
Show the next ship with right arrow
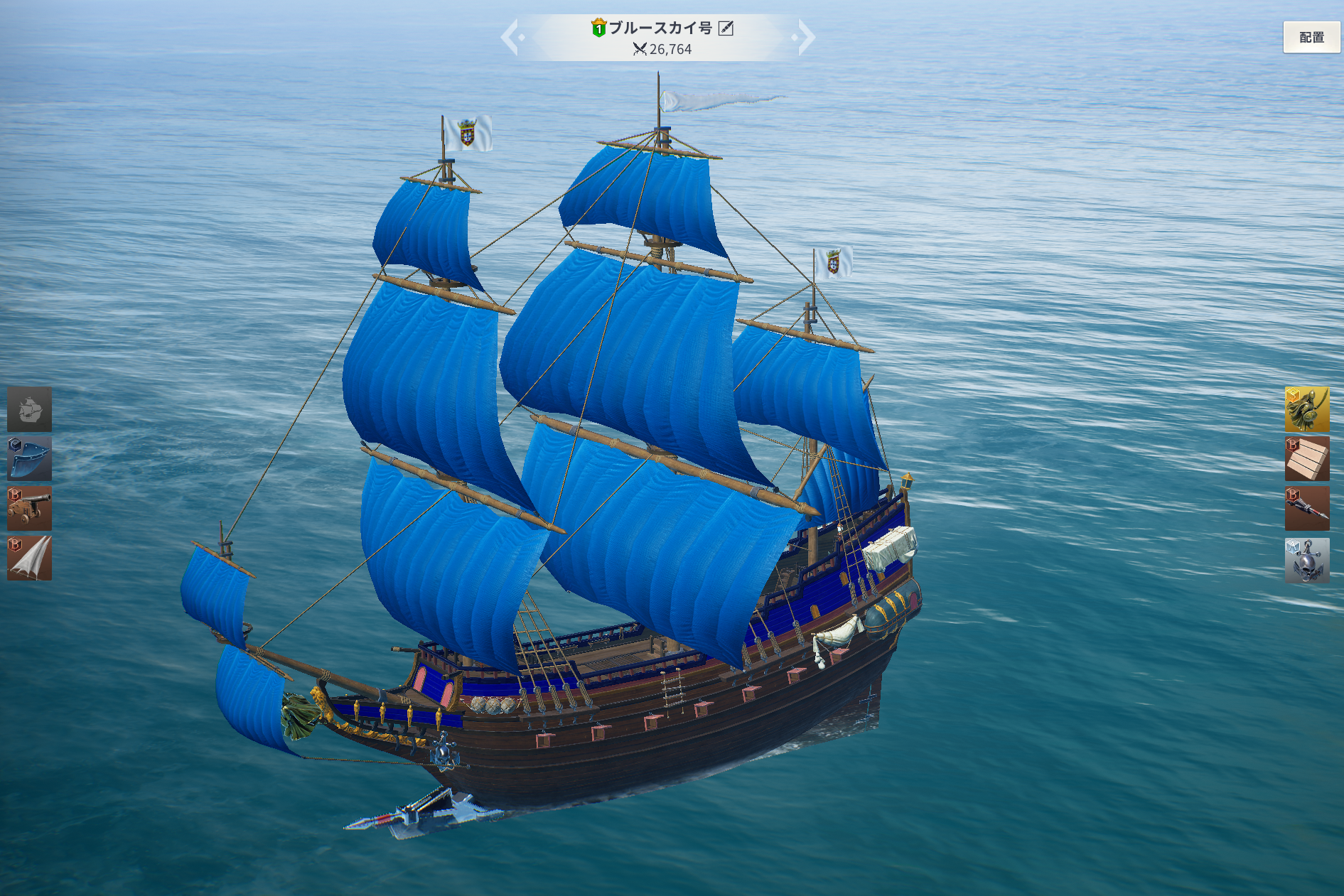(805, 37)
